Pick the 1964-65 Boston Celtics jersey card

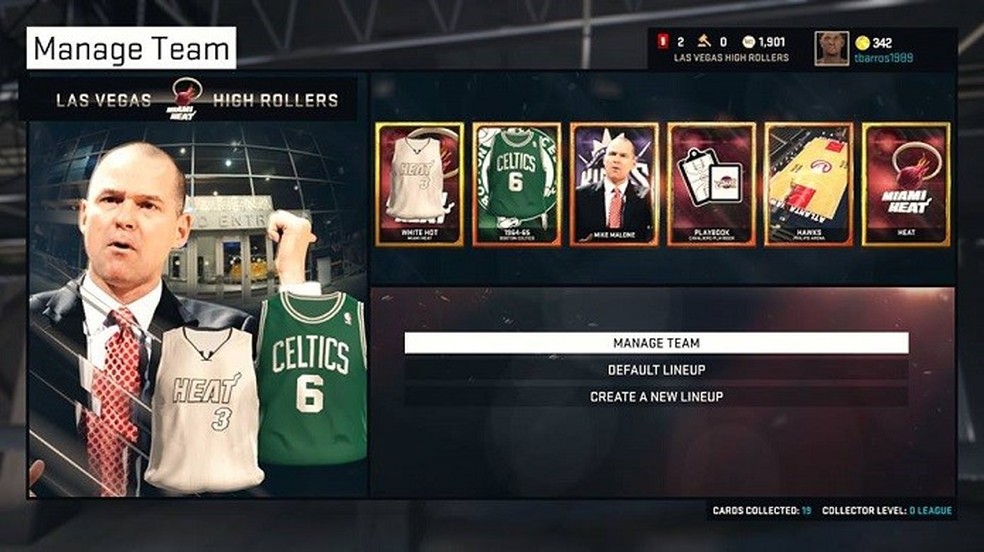pyautogui.click(x=515, y=184)
